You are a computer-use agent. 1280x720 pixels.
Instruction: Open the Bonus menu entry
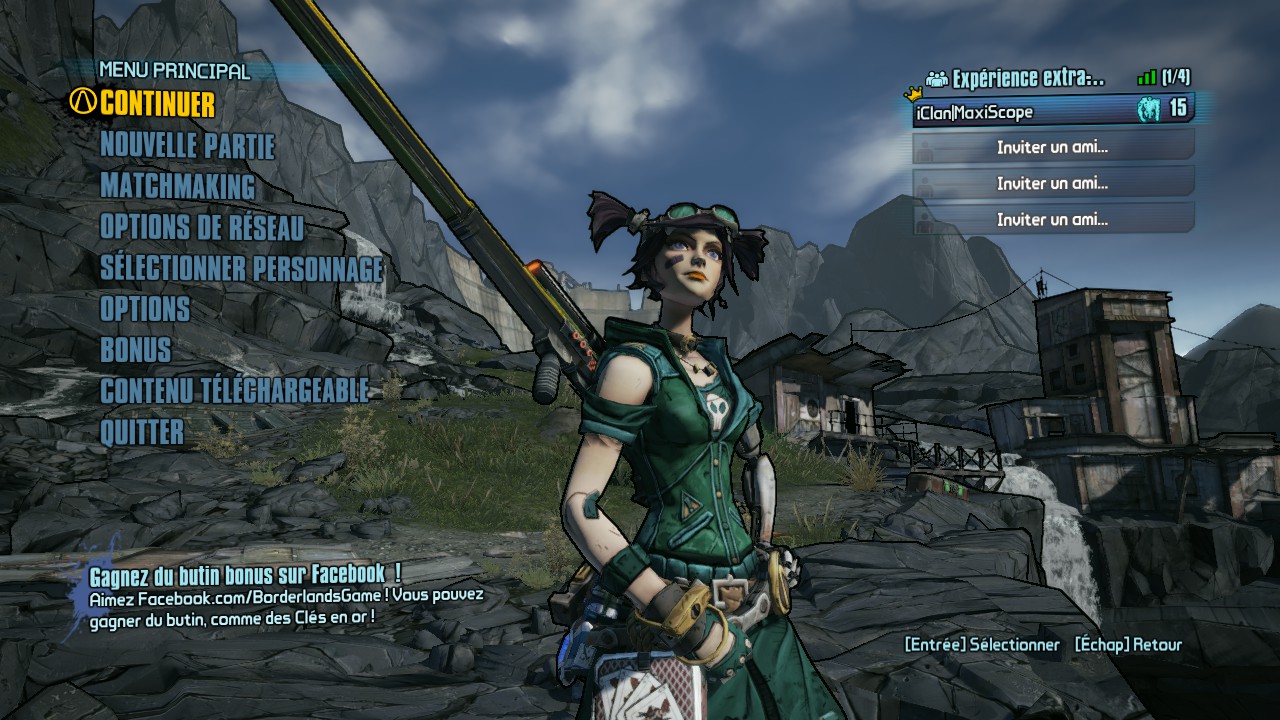click(x=135, y=350)
